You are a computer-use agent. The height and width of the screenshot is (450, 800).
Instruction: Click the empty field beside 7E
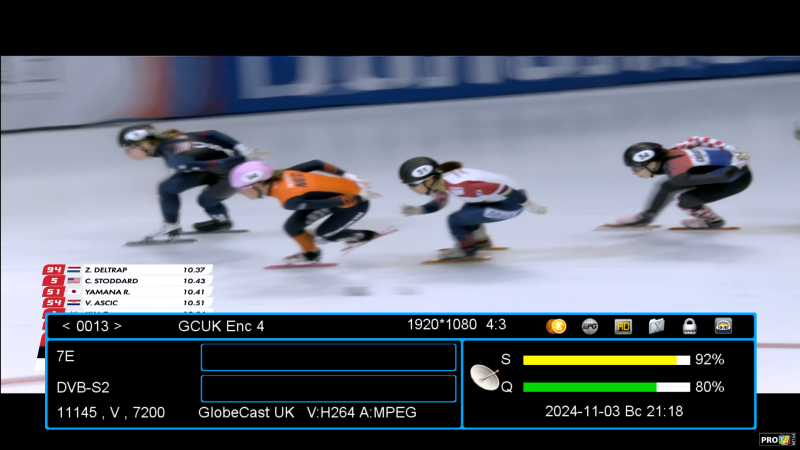(328, 357)
